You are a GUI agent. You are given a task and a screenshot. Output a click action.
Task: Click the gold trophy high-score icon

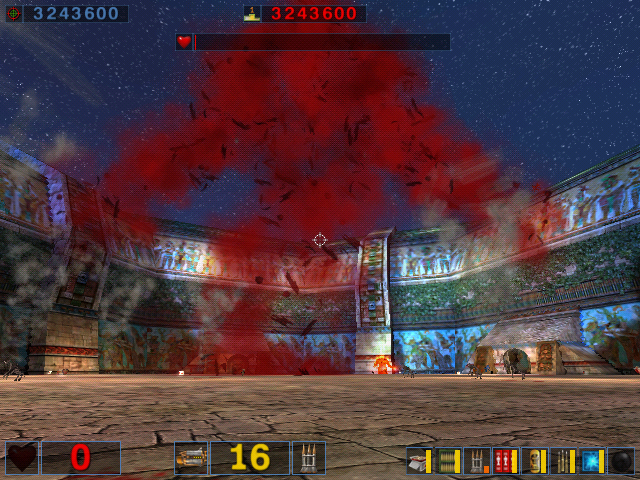click(x=251, y=14)
